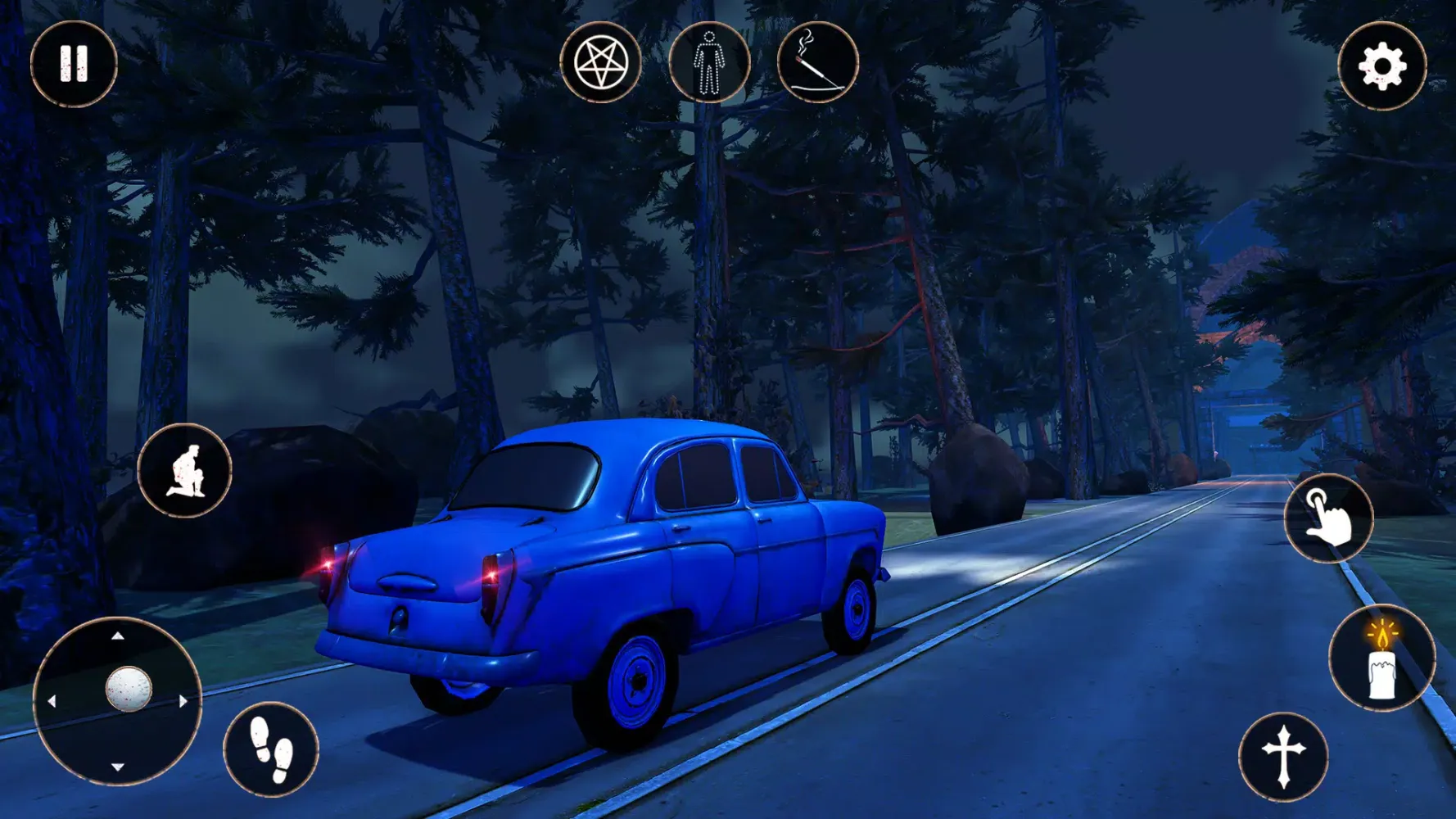Viewport: 1456px width, 819px height.
Task: Tap the human body outline icon
Action: (x=709, y=62)
